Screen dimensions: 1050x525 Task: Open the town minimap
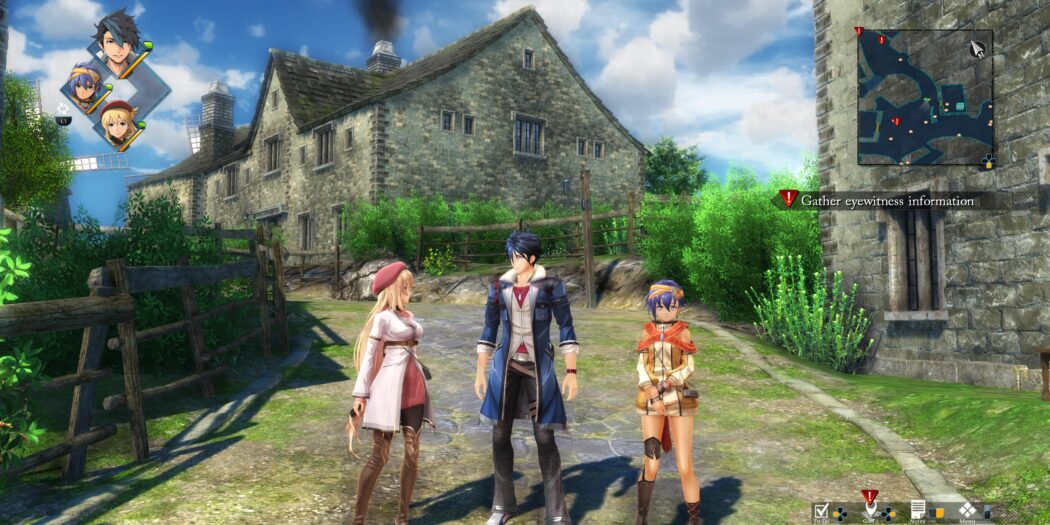point(925,96)
